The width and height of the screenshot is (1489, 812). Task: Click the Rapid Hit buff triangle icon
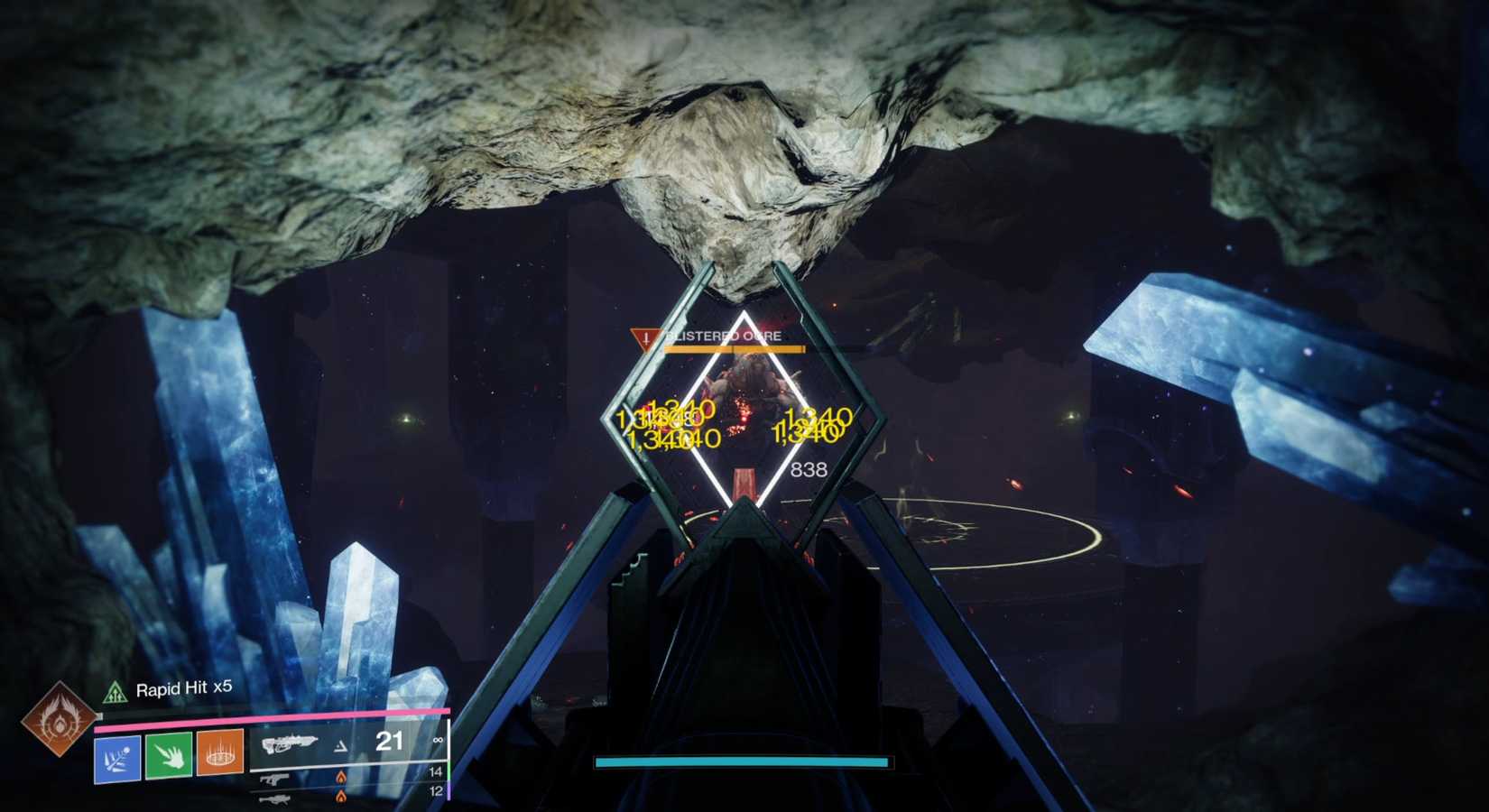click(x=116, y=693)
